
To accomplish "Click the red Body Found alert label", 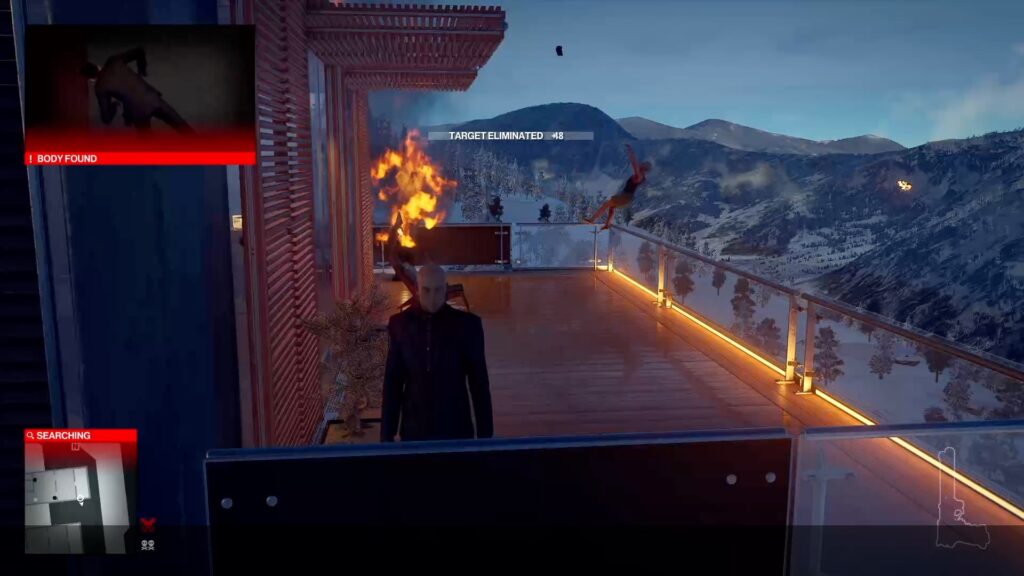I will [139, 158].
